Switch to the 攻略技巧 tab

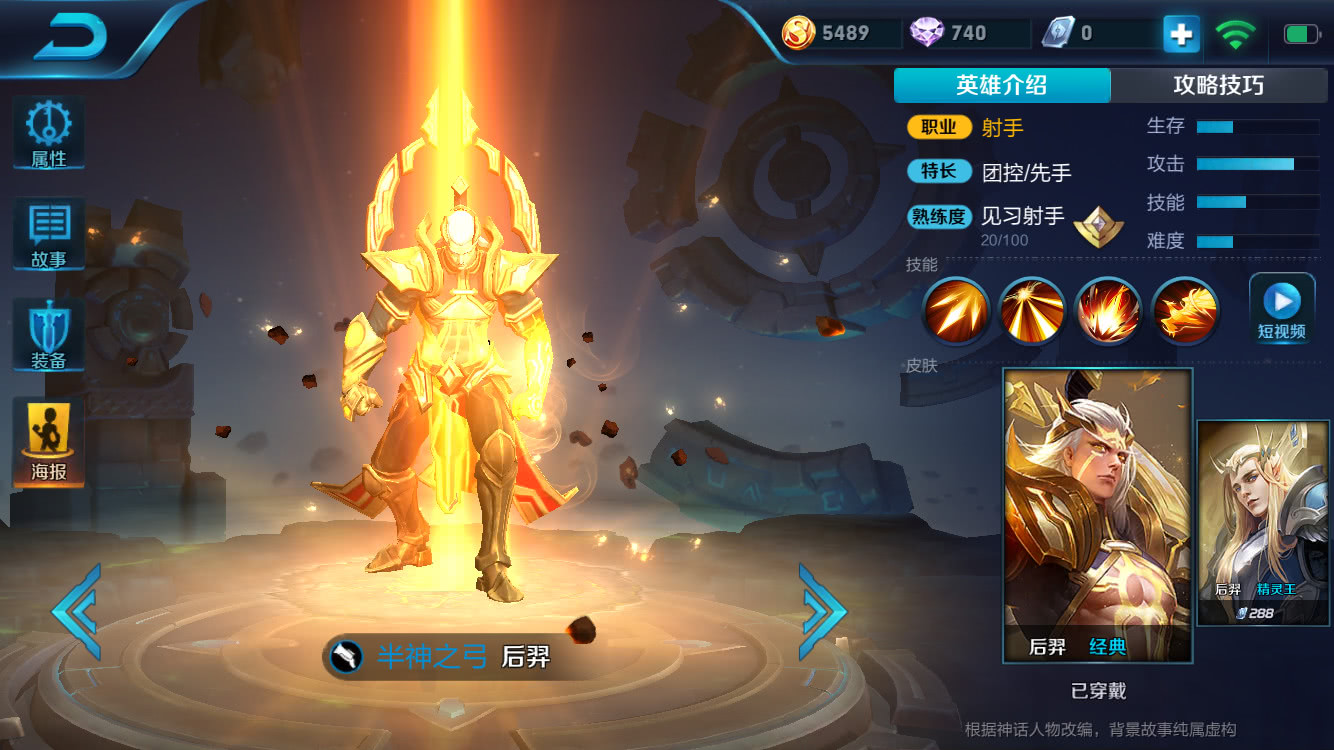1218,86
